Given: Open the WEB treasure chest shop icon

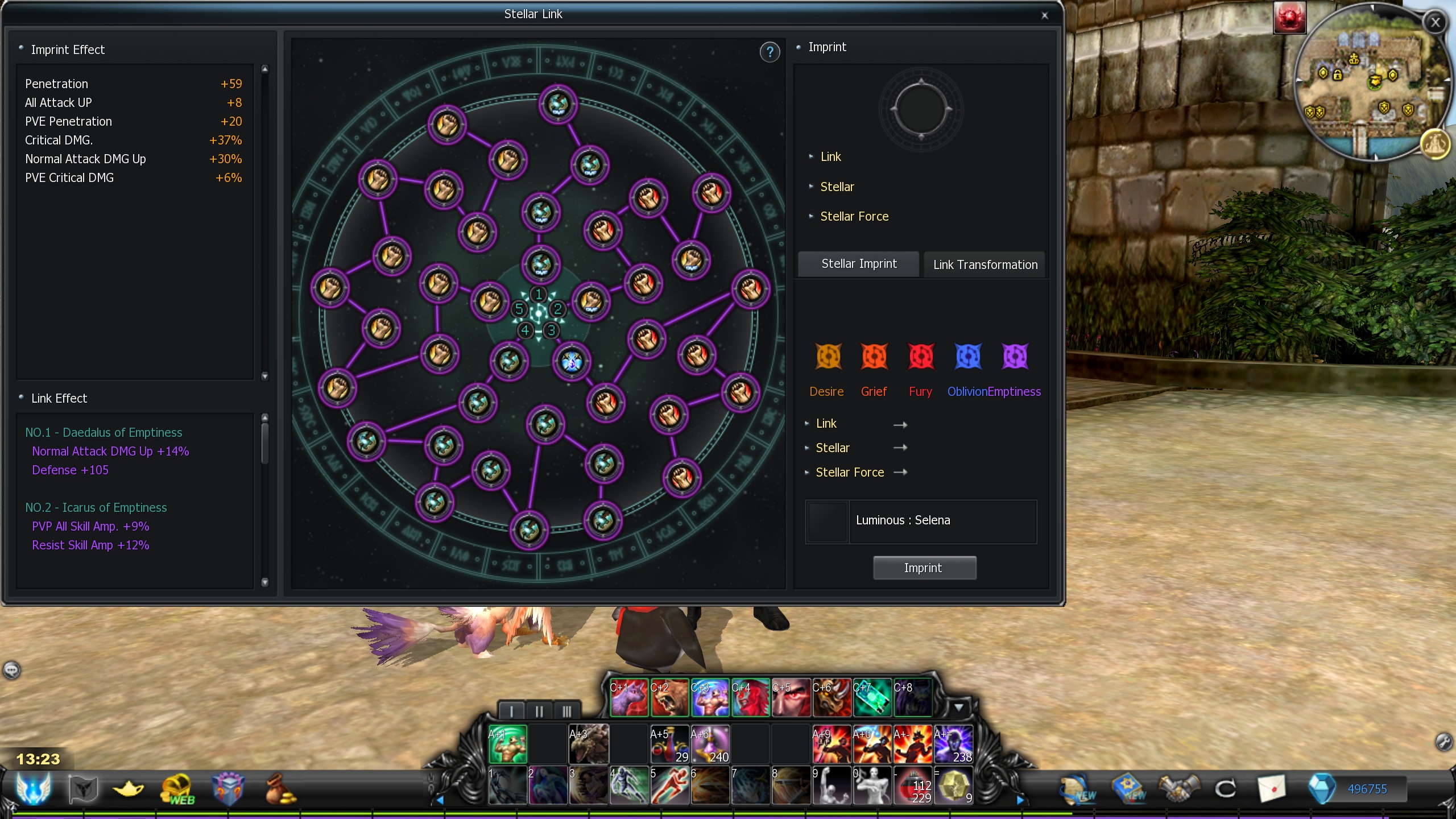Looking at the screenshot, I should pos(177,789).
